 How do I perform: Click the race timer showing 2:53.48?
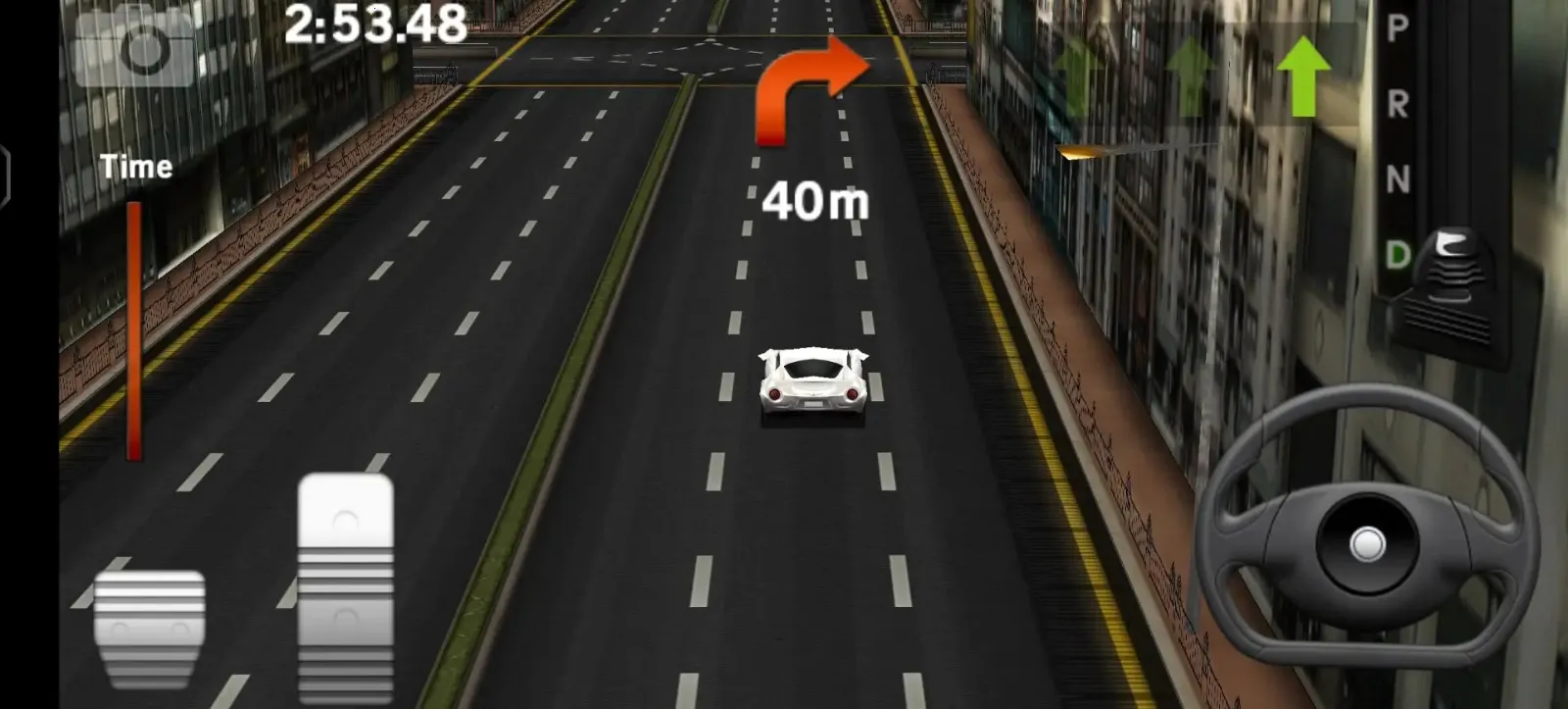point(374,22)
